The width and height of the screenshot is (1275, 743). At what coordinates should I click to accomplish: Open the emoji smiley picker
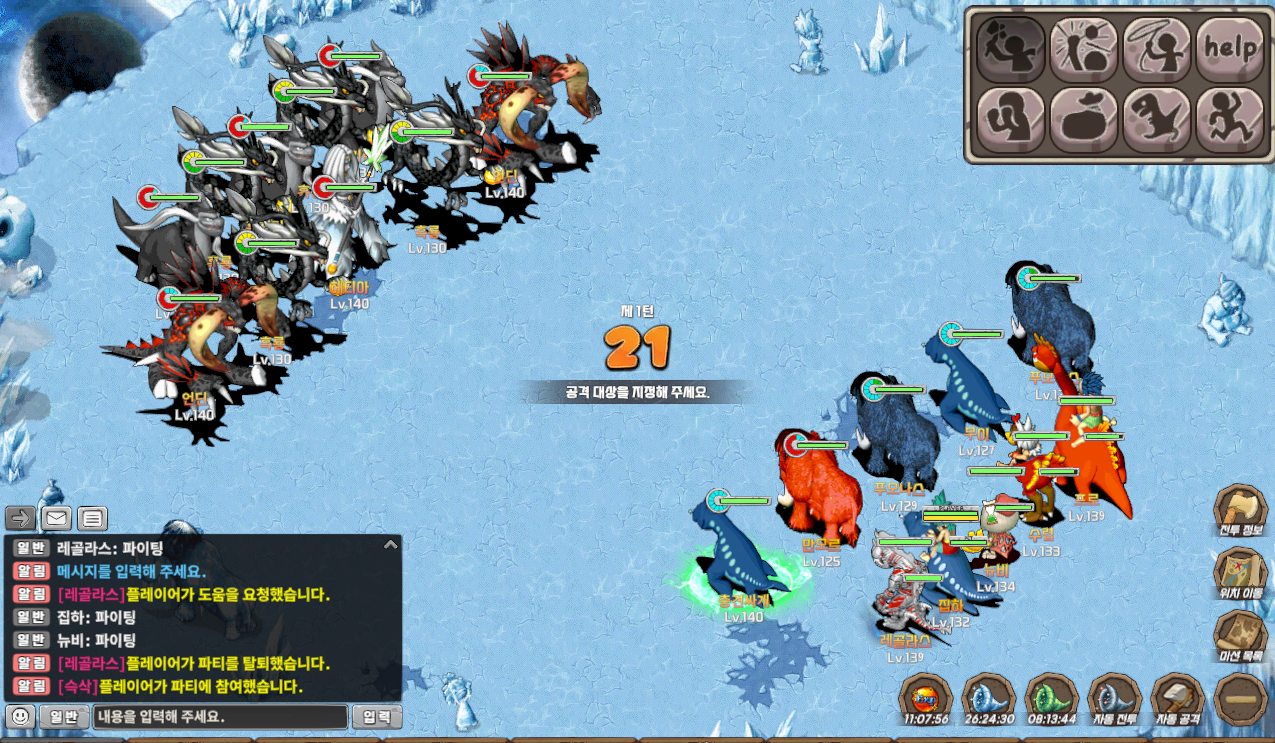pyautogui.click(x=21, y=717)
